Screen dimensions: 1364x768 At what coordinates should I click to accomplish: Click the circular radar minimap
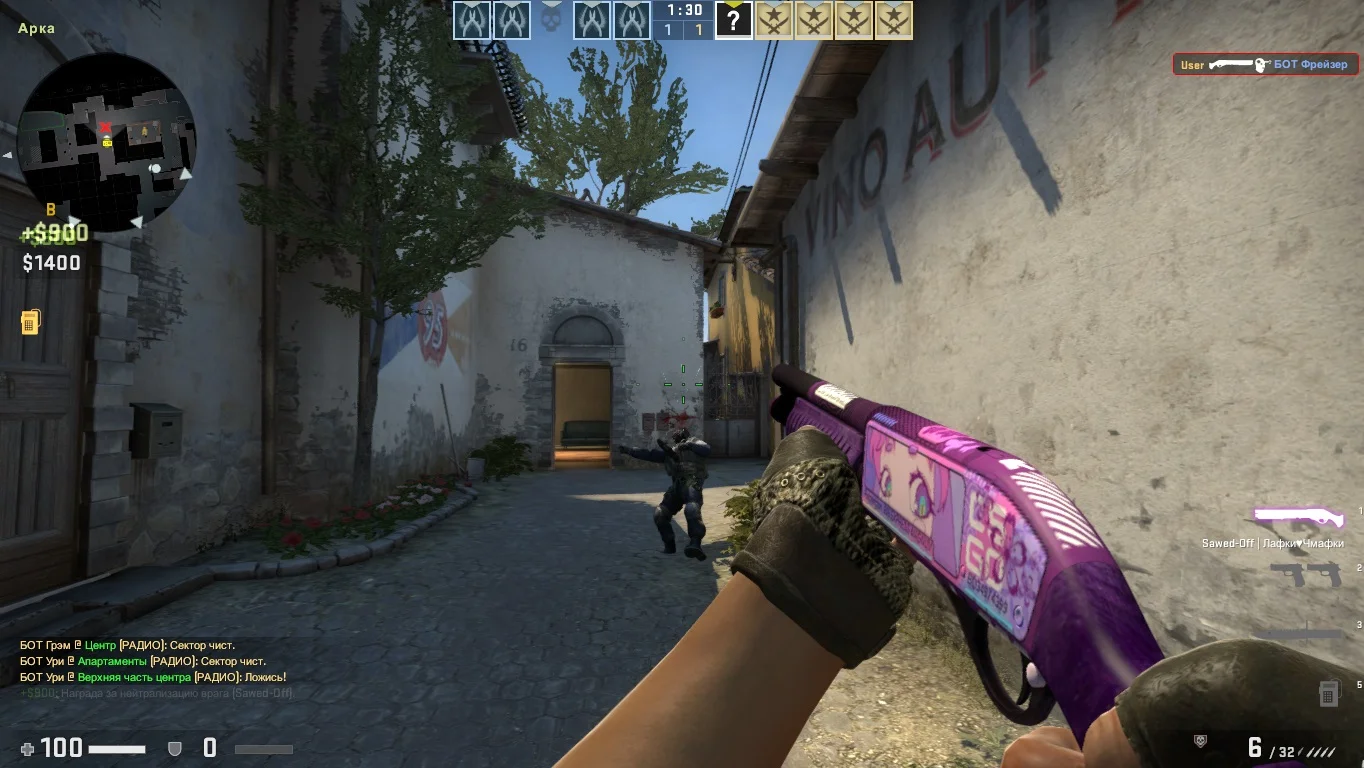point(107,143)
